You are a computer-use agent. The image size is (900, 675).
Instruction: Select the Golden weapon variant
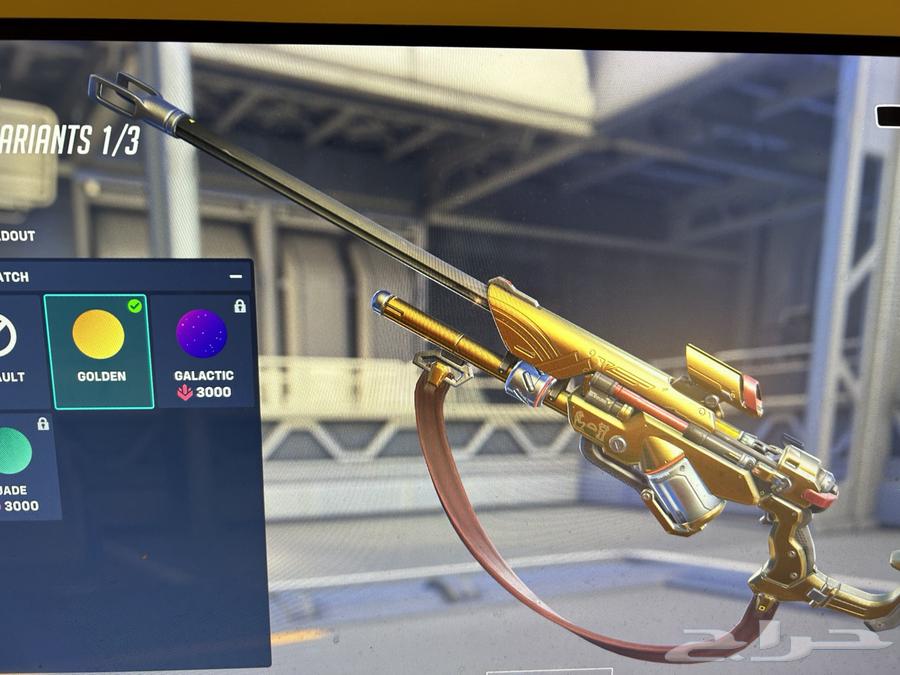98,350
